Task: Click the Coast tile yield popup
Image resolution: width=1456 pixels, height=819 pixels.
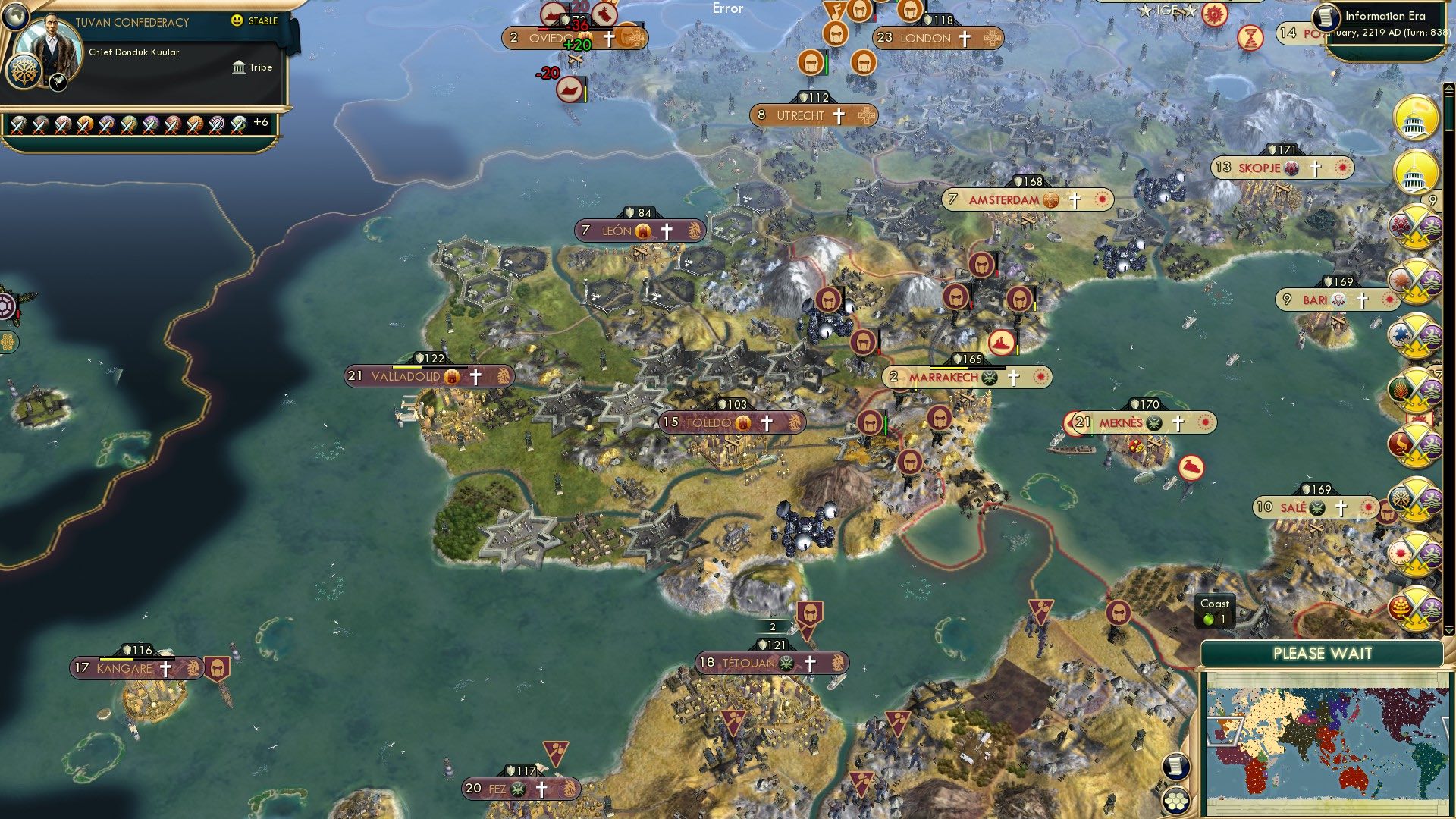Action: (x=1216, y=611)
